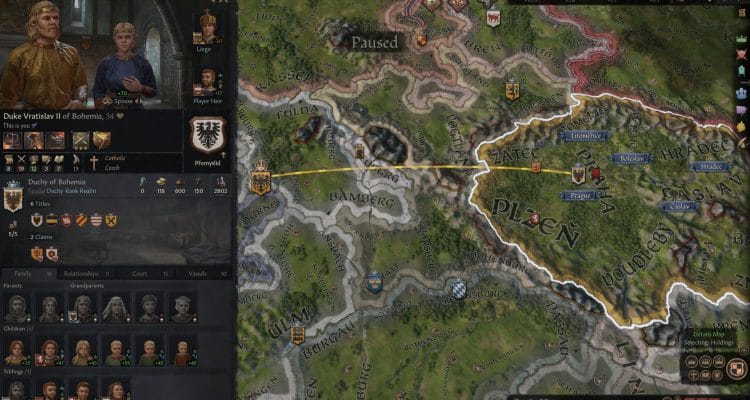Select the Praha holding marker on map
Viewport: 750px width, 400px height.
click(x=578, y=176)
